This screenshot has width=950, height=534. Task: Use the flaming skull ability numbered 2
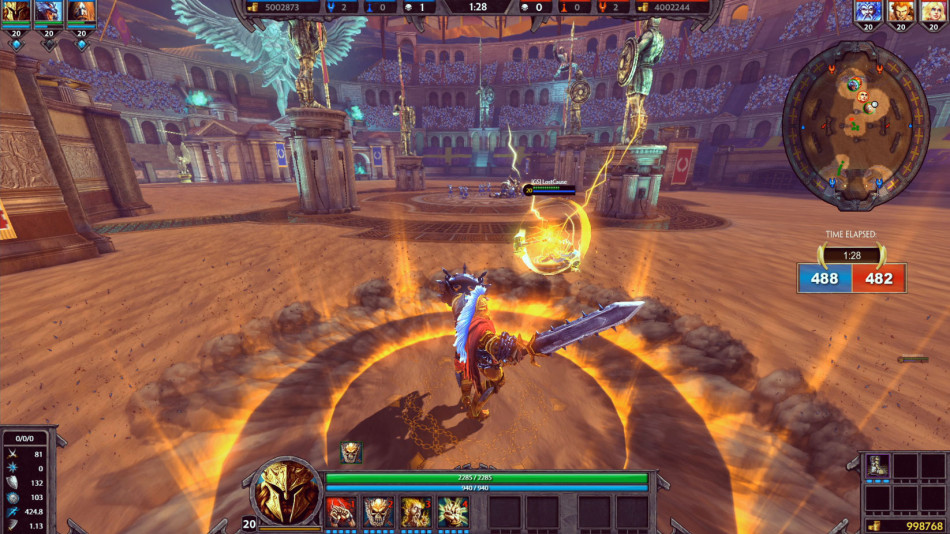[x=378, y=512]
